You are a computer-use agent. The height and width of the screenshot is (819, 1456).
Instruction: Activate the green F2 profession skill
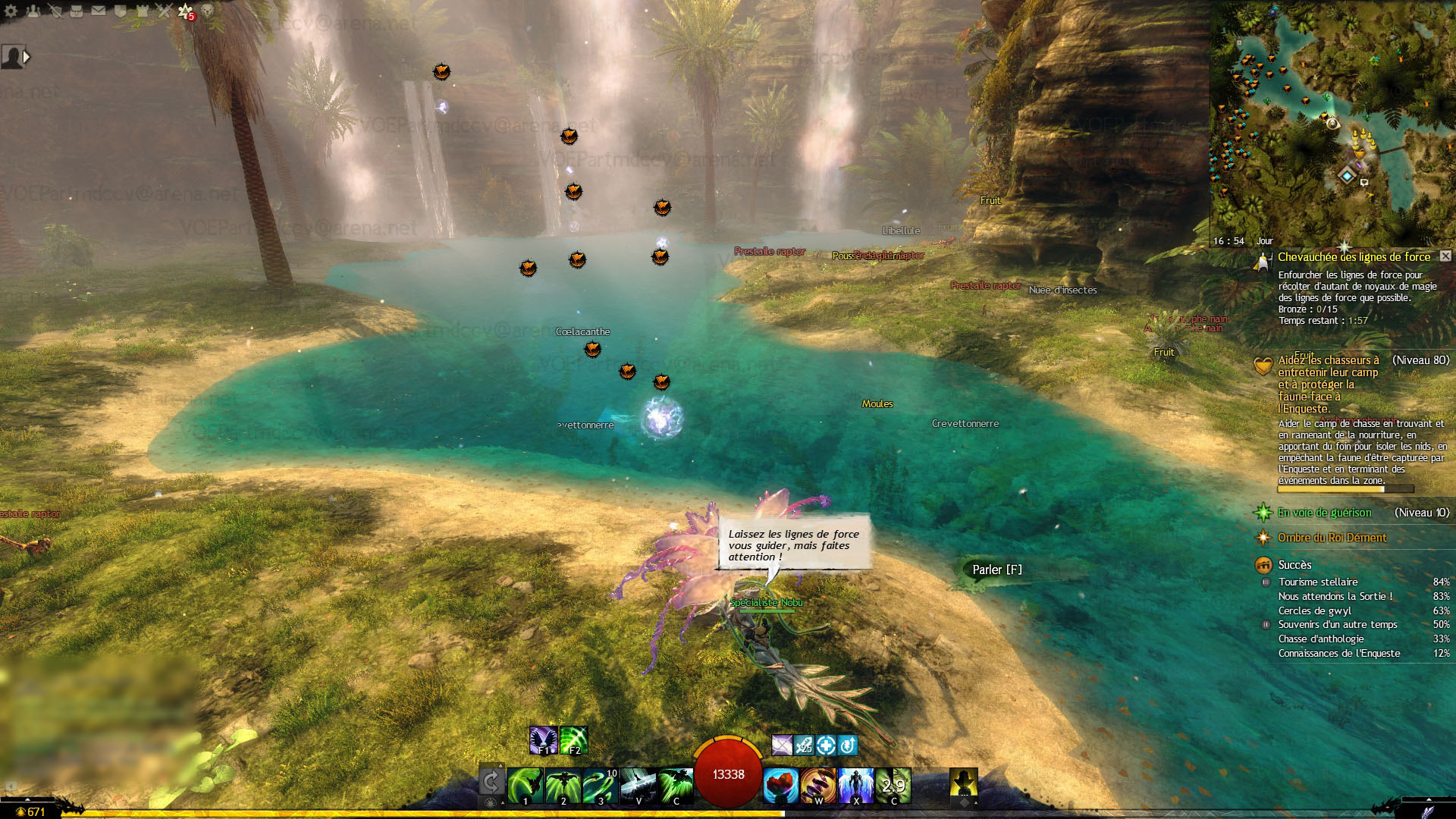coord(574,740)
